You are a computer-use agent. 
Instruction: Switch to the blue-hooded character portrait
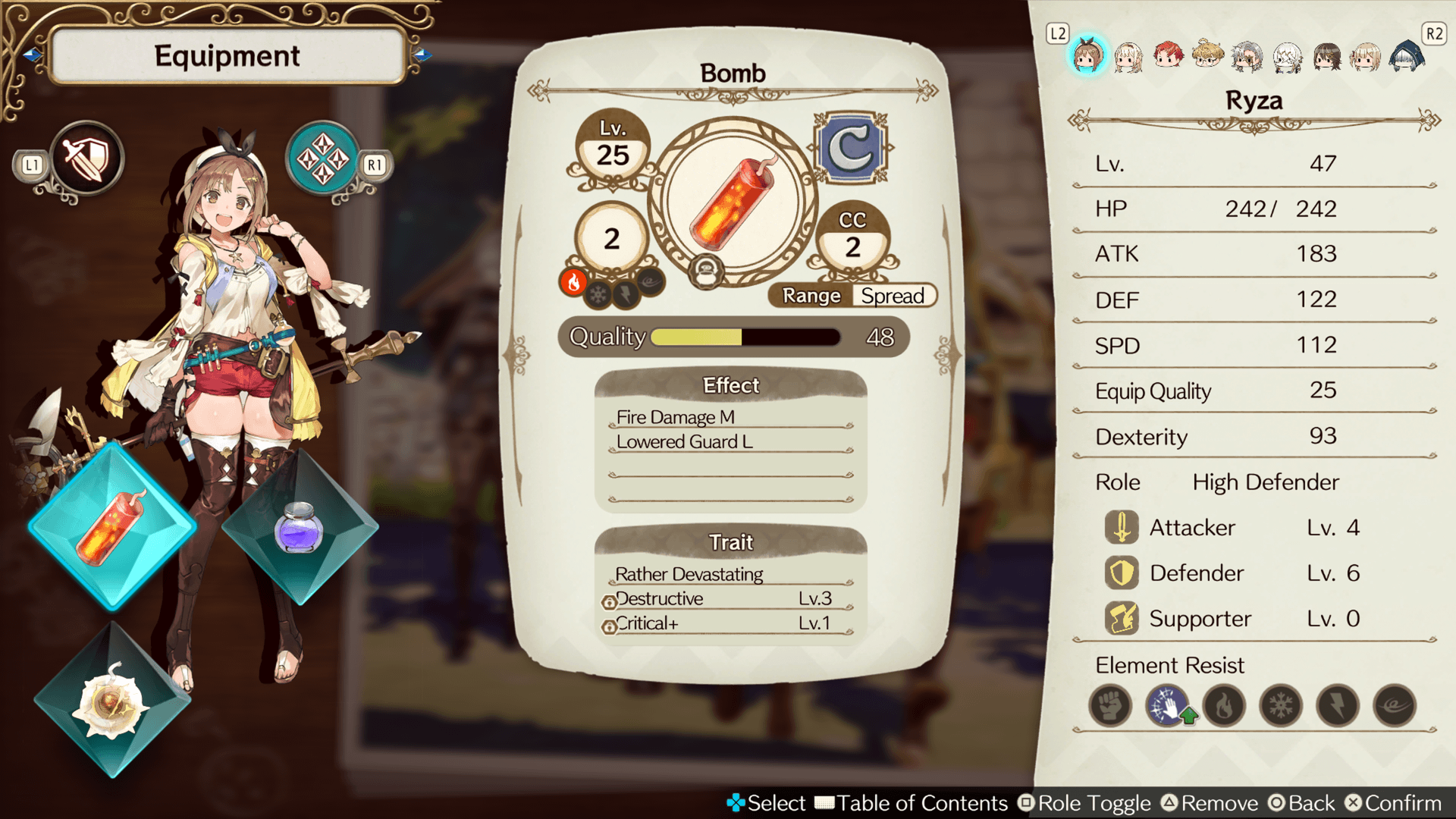[x=1406, y=55]
